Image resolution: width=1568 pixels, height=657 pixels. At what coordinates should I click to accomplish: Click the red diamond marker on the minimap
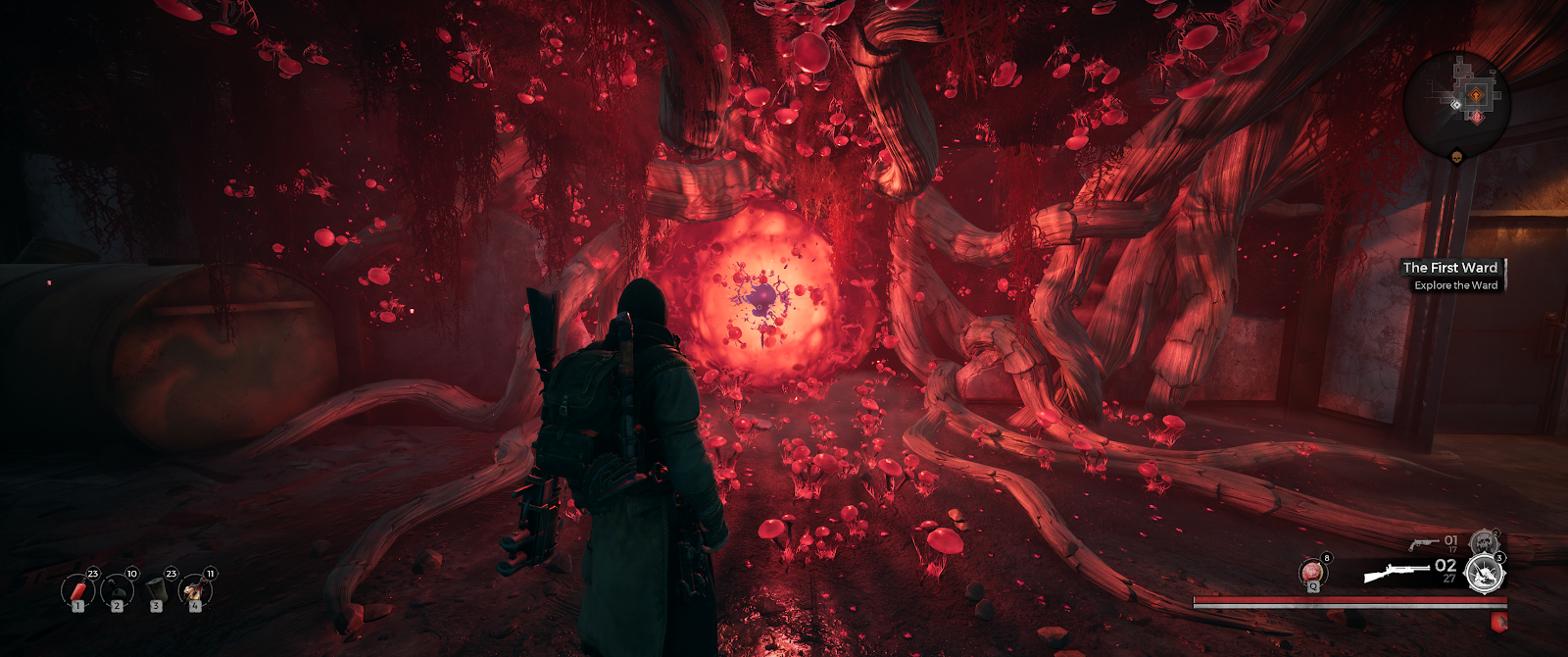tap(1476, 118)
